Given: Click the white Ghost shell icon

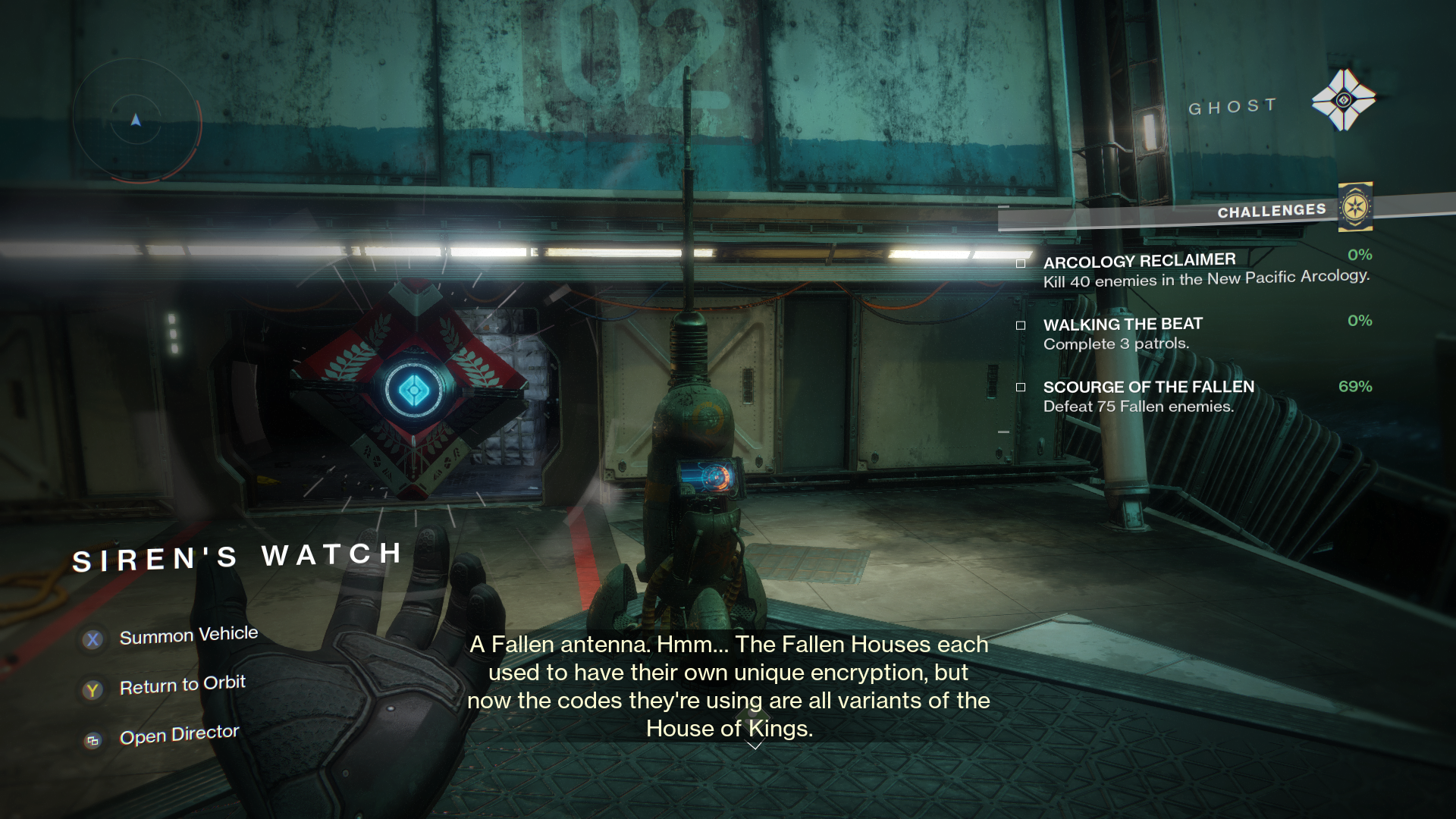Looking at the screenshot, I should click(1343, 100).
